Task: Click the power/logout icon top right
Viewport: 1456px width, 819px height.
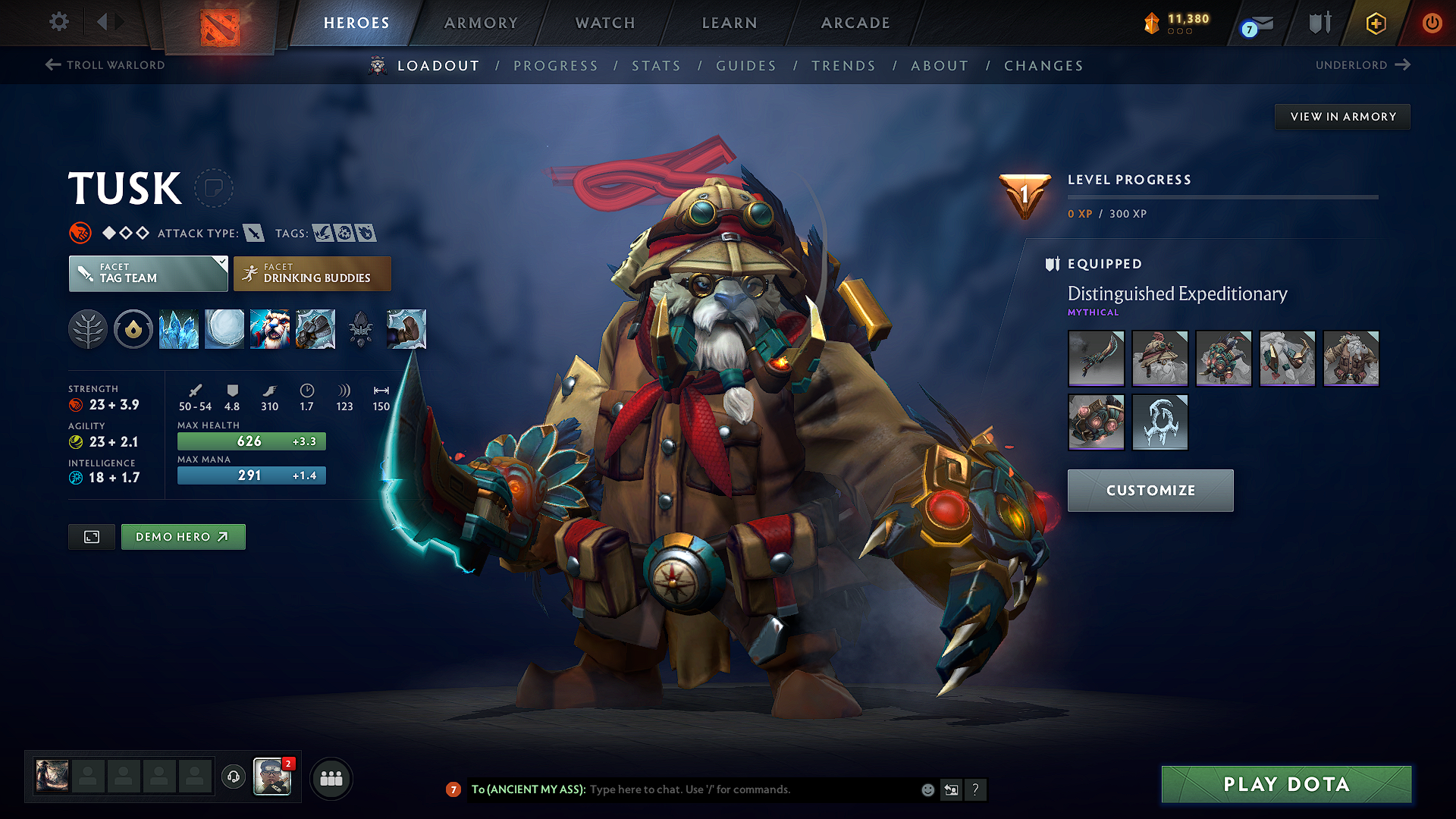Action: (x=1432, y=23)
